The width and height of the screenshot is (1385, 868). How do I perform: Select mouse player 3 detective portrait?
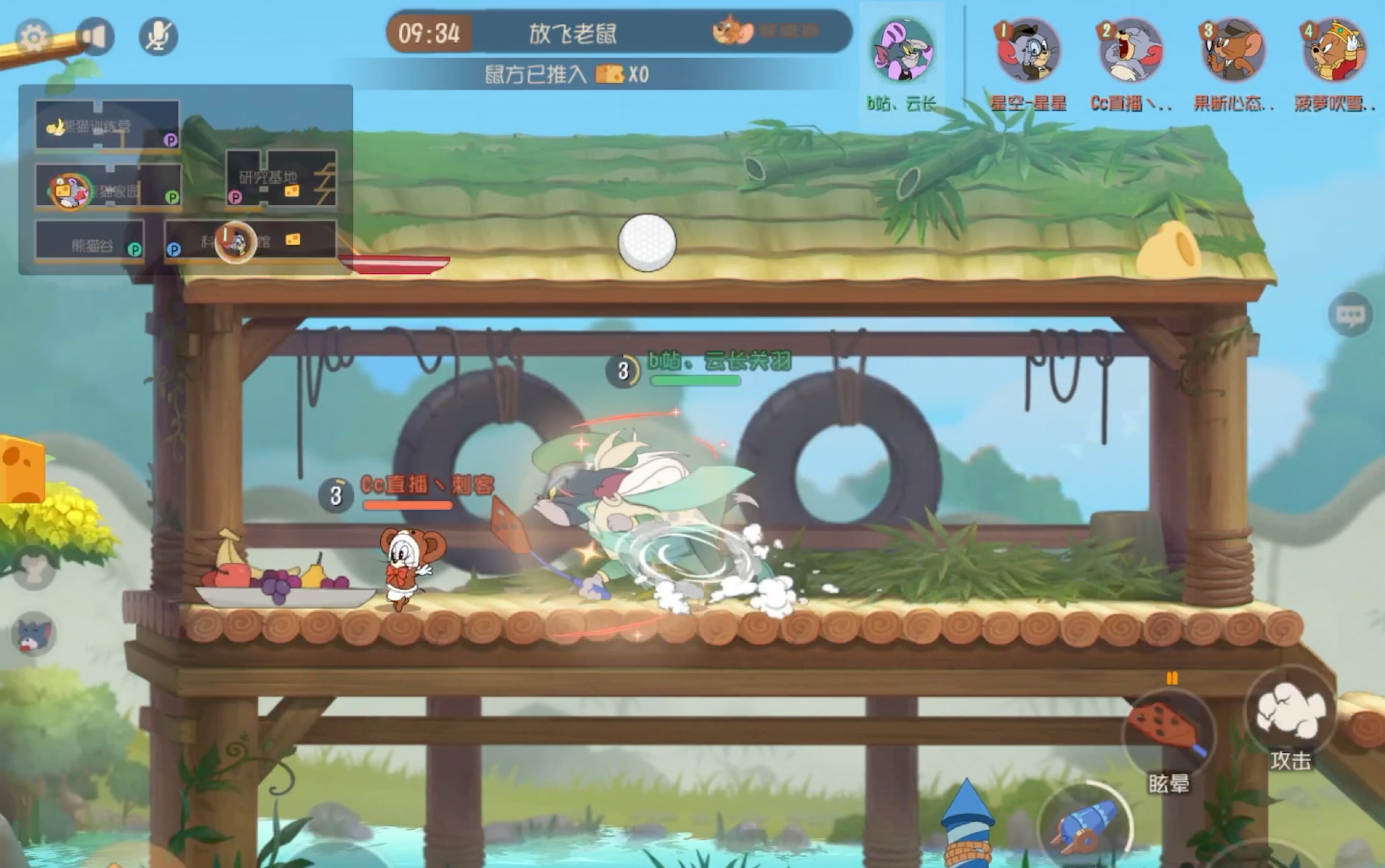pos(1232,52)
